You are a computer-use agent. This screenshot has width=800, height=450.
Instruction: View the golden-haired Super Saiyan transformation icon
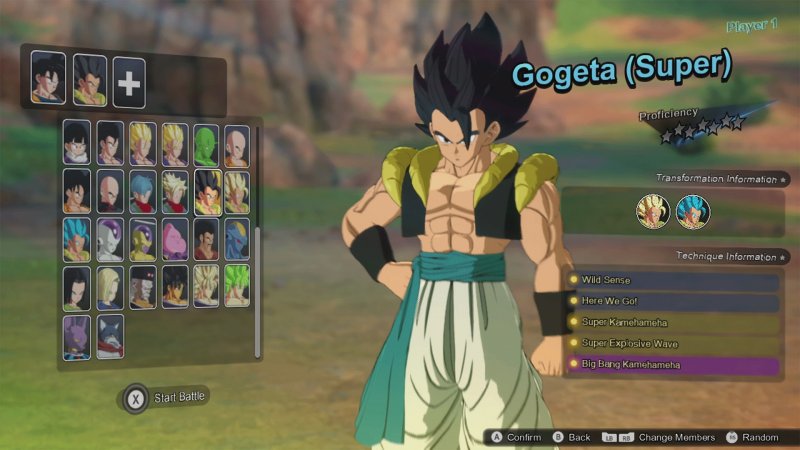652,212
